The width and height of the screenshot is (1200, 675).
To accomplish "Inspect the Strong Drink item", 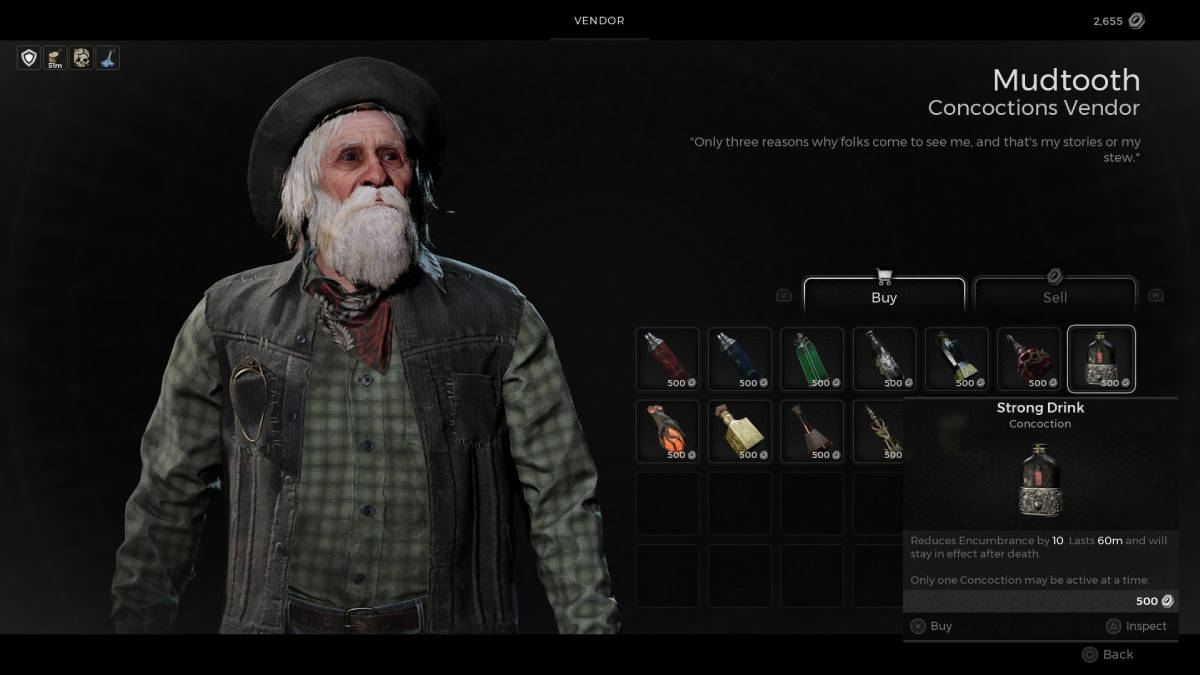I will coord(1136,626).
